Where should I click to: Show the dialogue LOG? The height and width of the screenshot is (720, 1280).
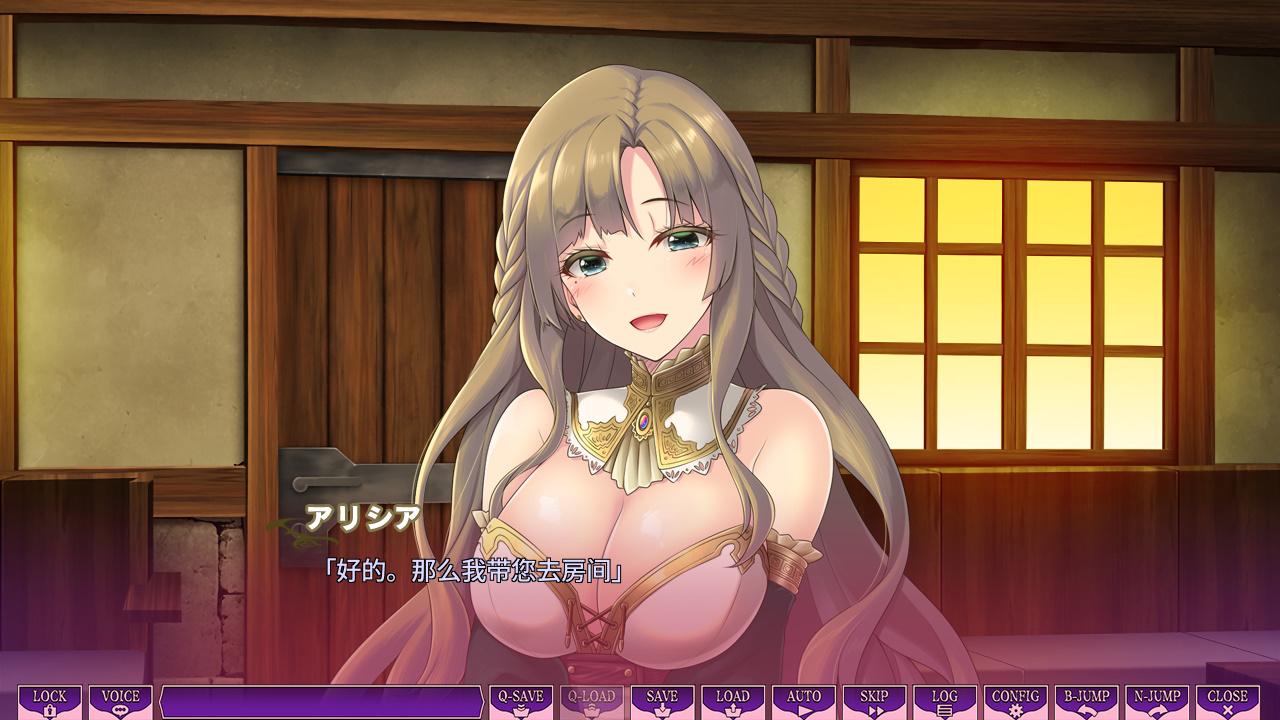pyautogui.click(x=944, y=702)
